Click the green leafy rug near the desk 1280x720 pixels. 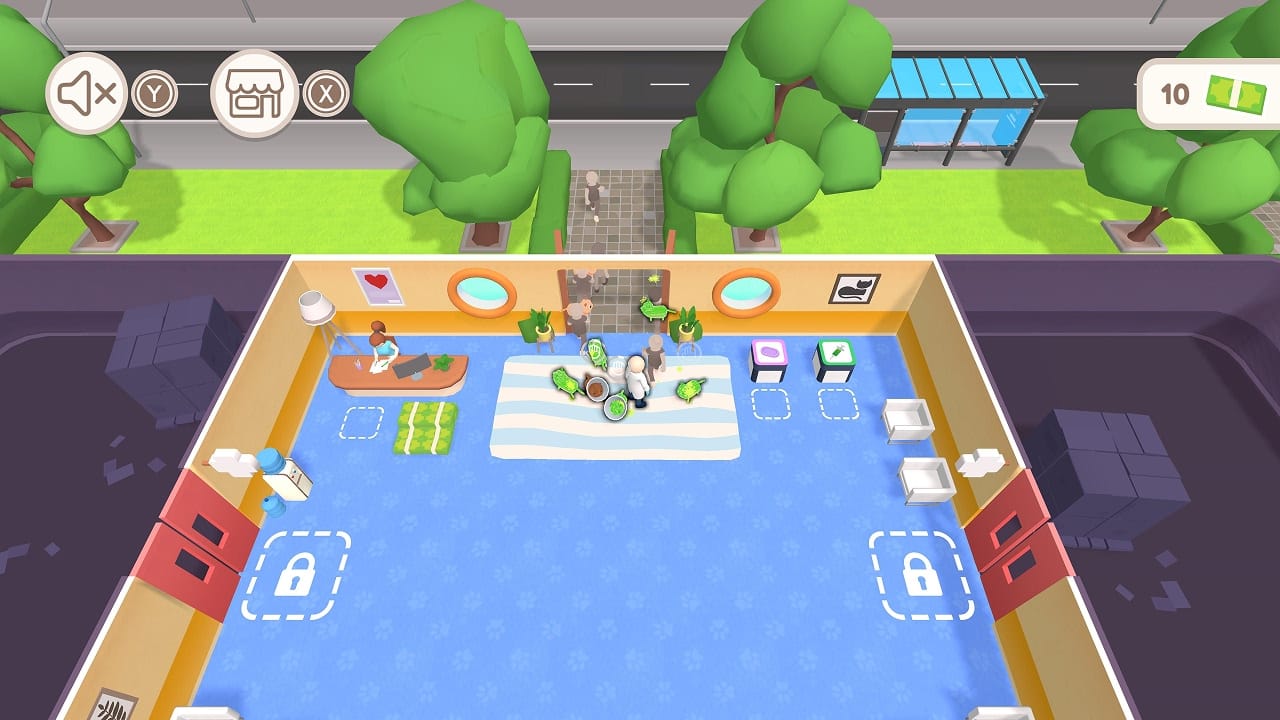click(x=424, y=427)
